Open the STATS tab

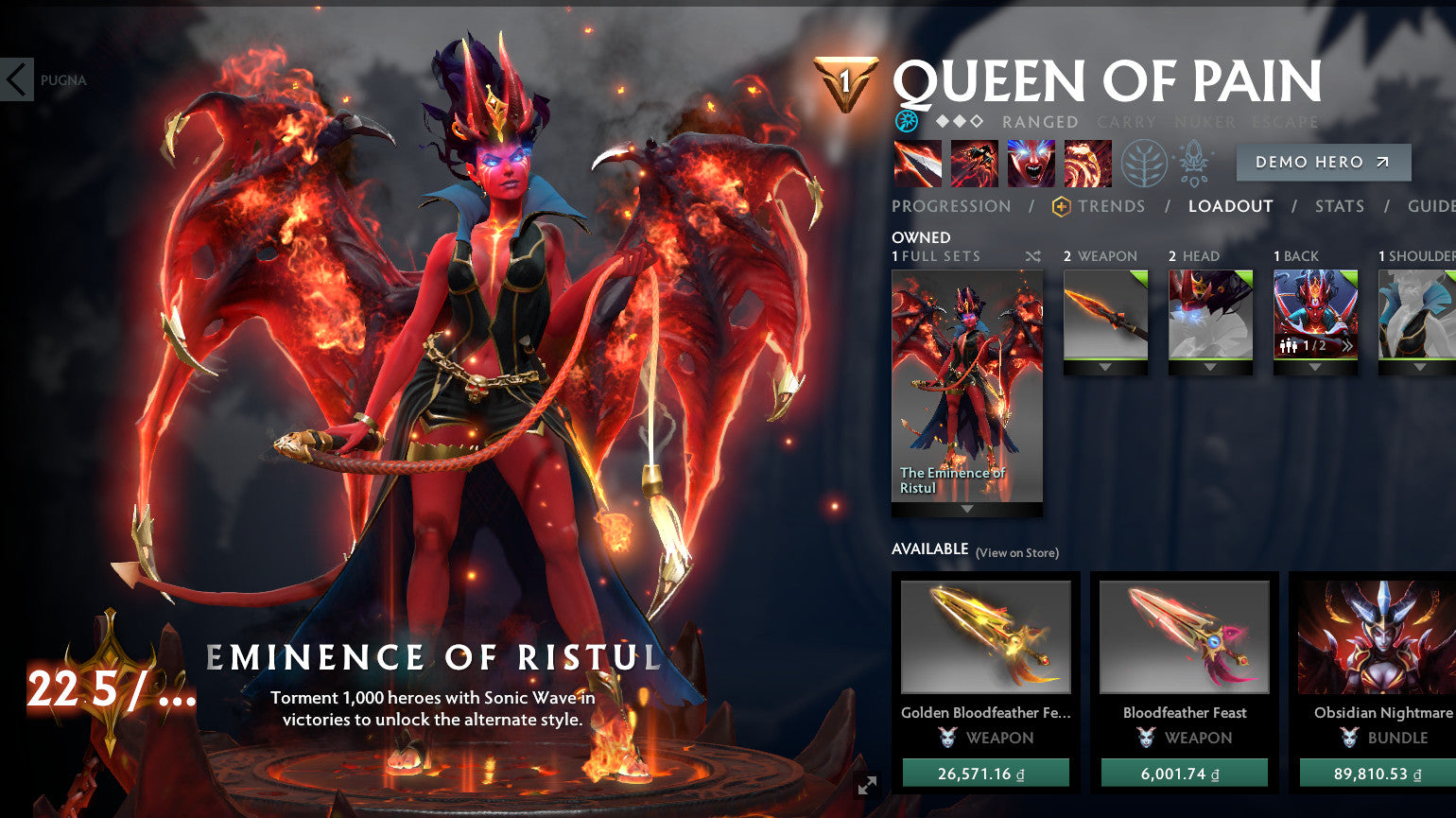1340,206
